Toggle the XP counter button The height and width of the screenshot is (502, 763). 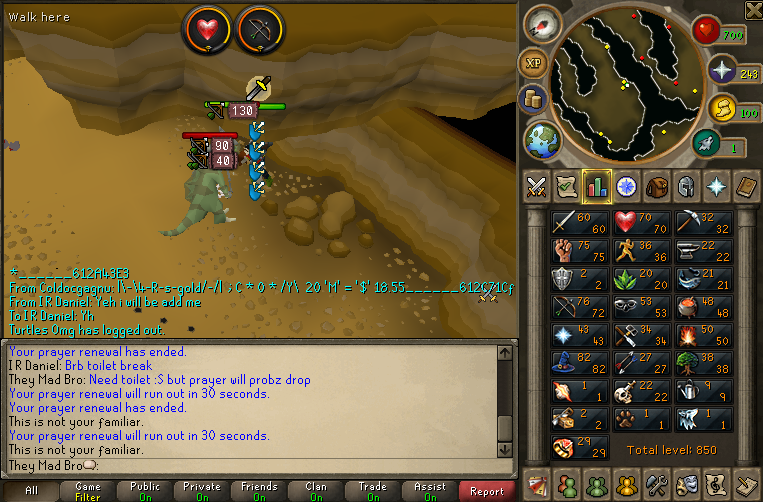(533, 63)
